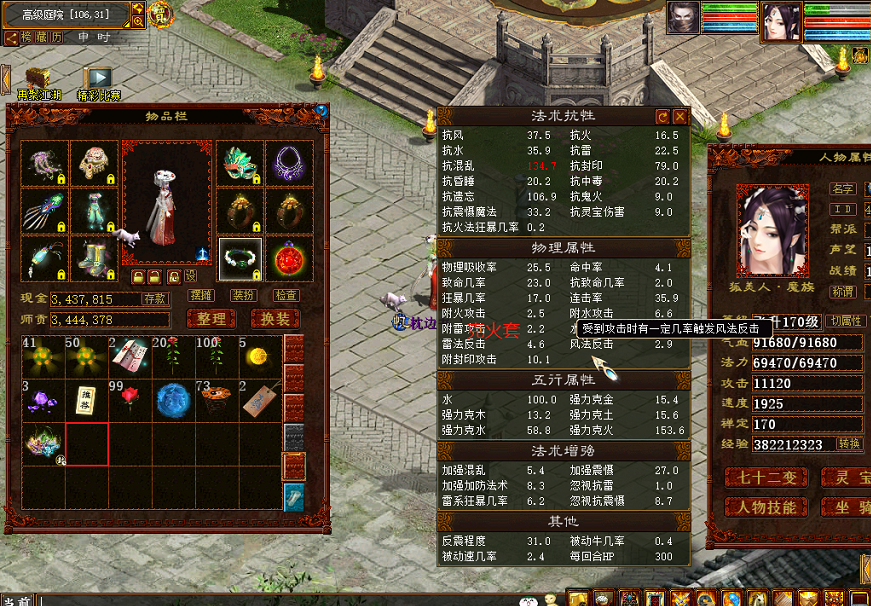This screenshot has width=871, height=606.
Task: Open the 存款 deposit button
Action: click(x=155, y=298)
